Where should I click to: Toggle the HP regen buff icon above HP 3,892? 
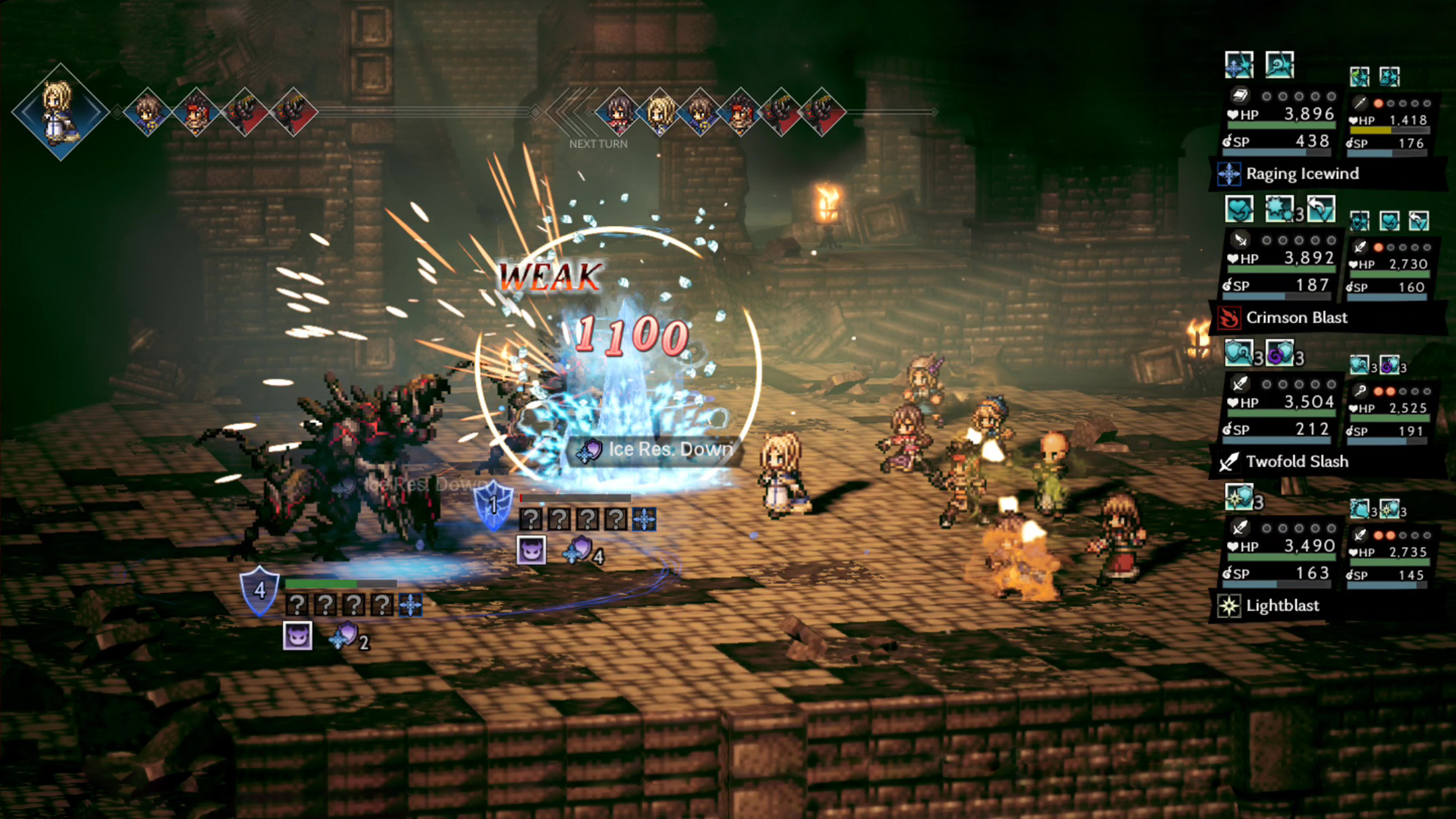(1240, 210)
